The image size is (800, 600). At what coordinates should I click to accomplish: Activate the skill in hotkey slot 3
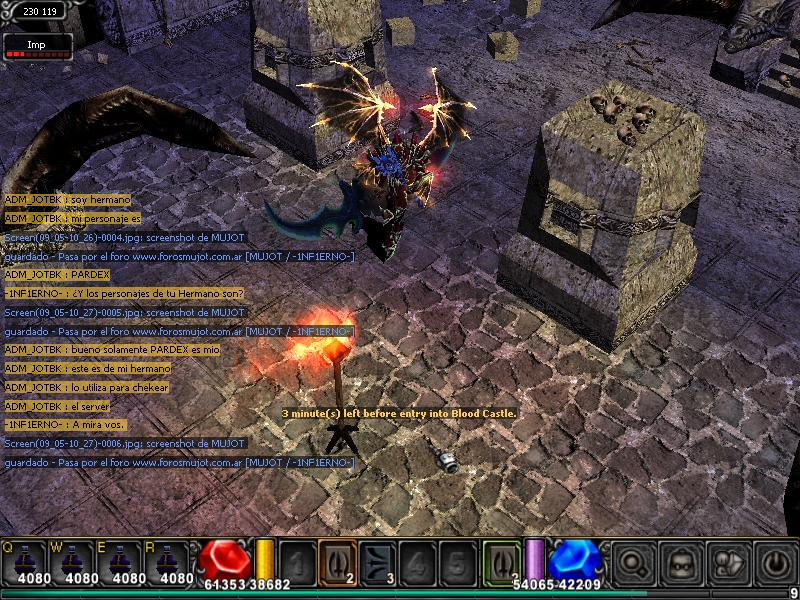[377, 561]
